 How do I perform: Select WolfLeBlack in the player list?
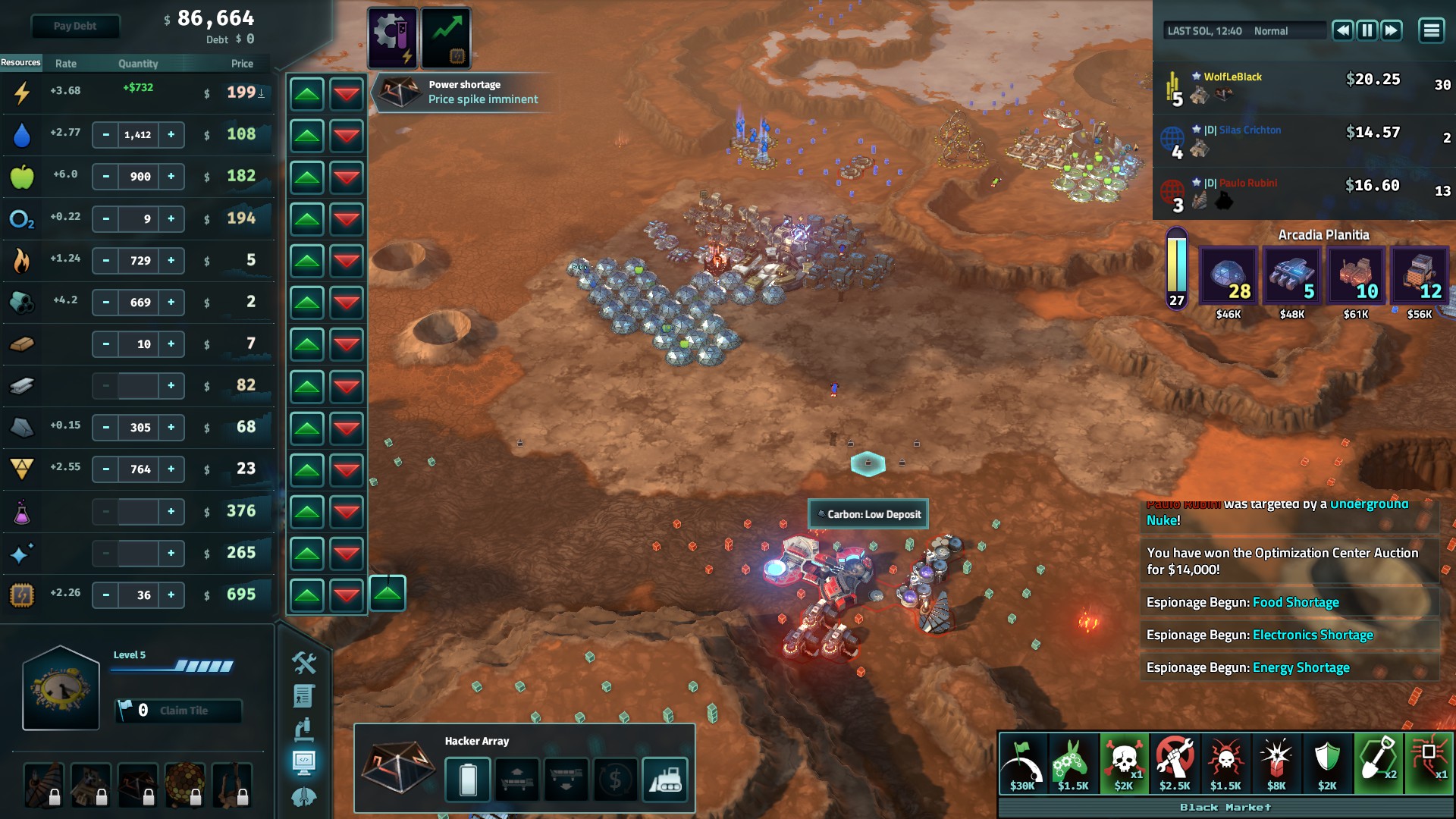[x=1232, y=77]
